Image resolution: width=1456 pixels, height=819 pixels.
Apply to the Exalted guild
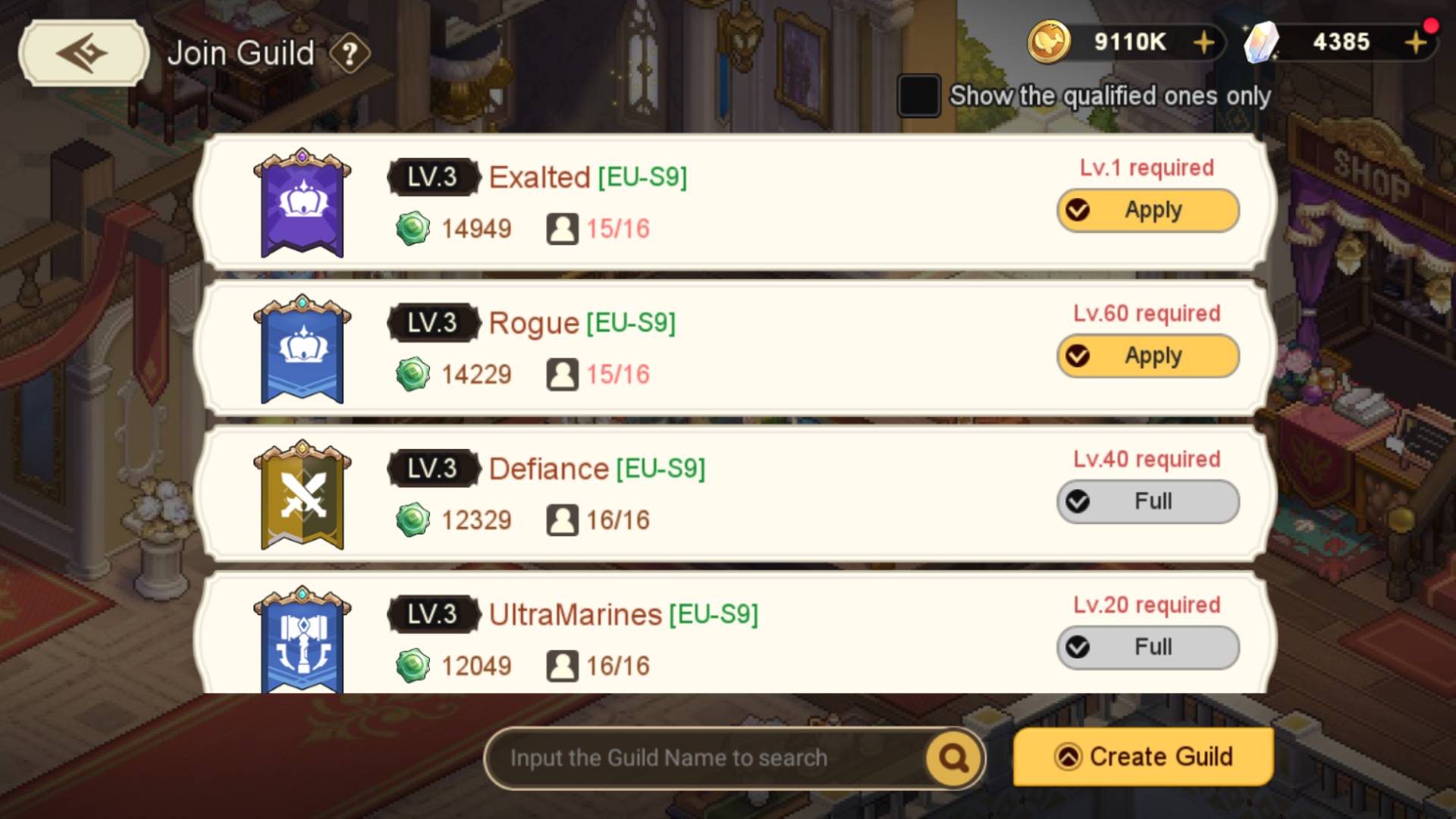point(1147,210)
